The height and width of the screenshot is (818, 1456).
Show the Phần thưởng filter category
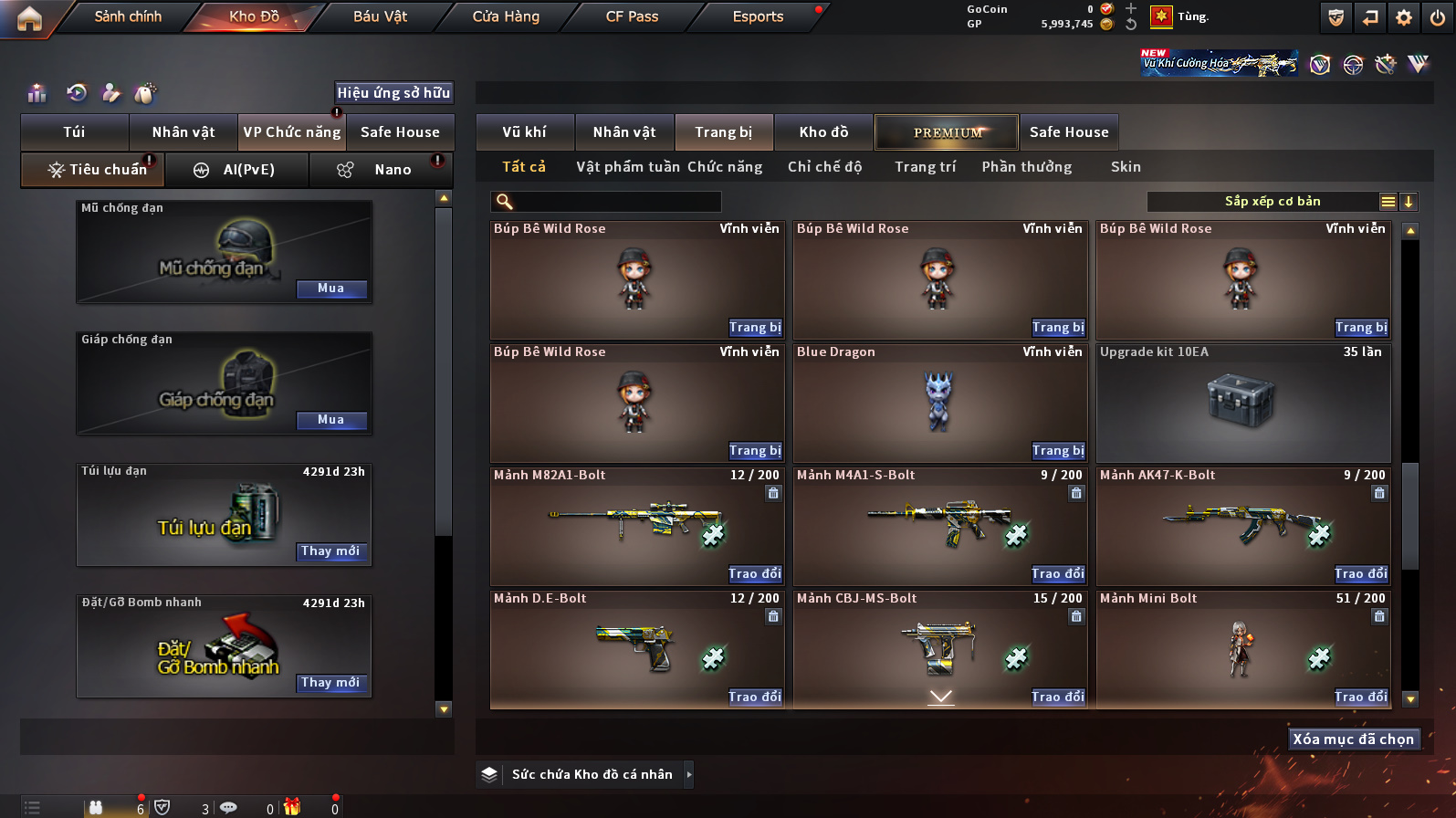[x=1027, y=167]
